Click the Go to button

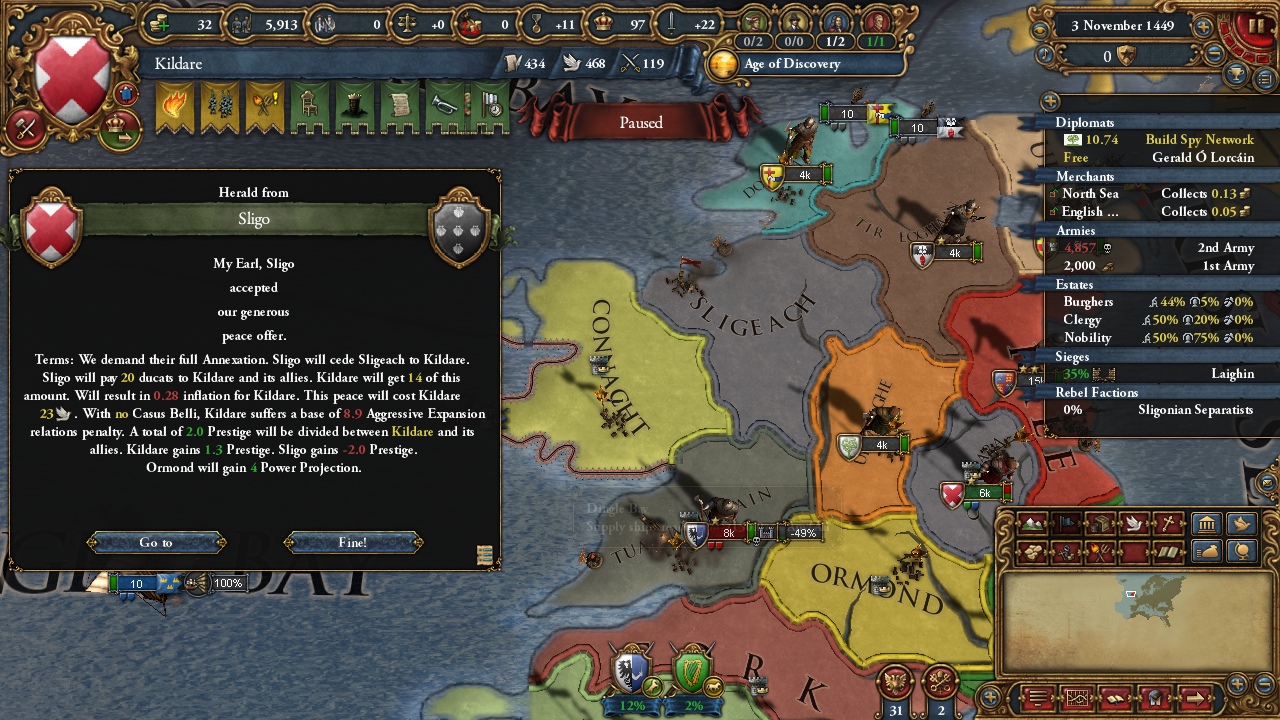(156, 542)
